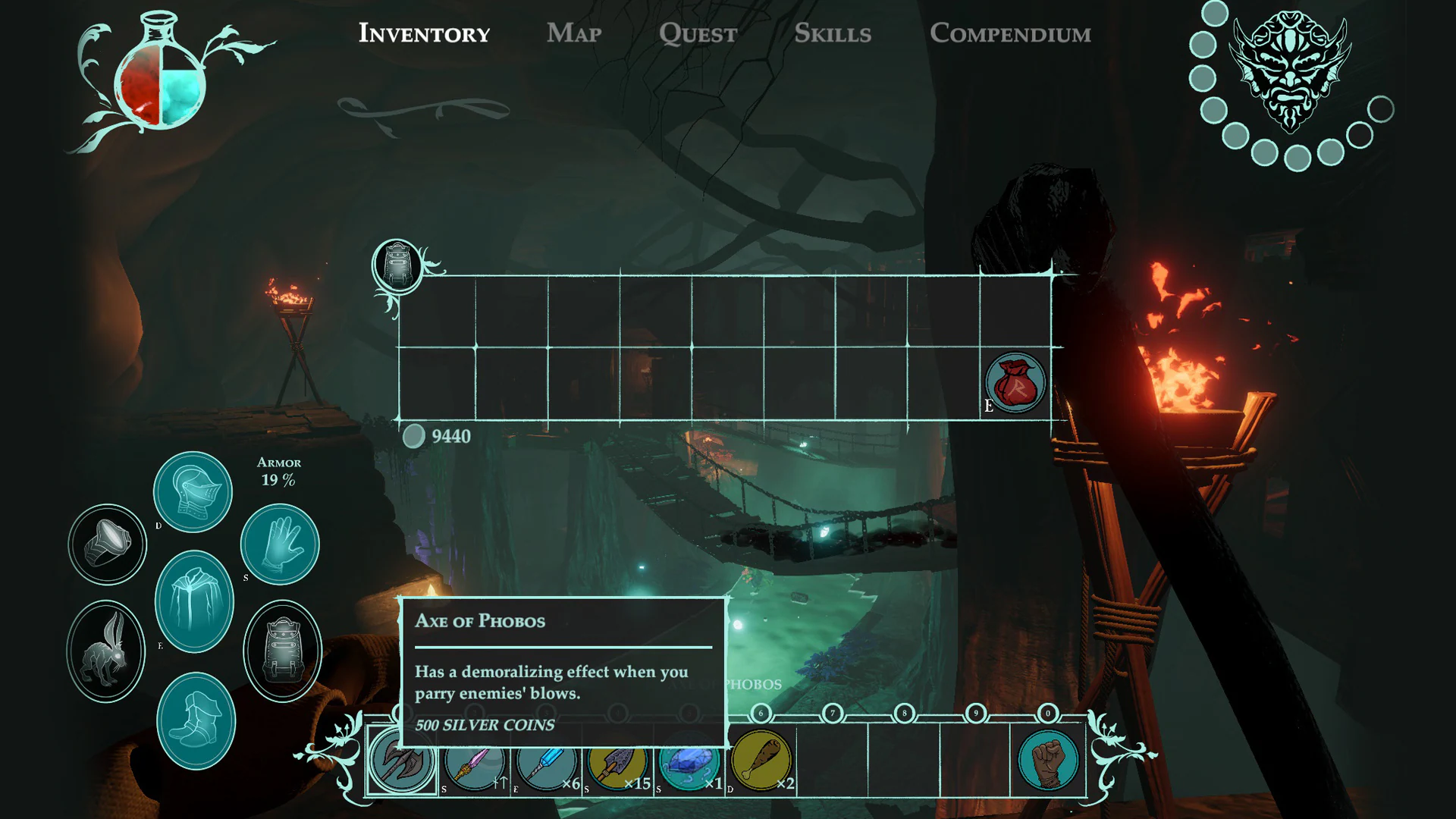The width and height of the screenshot is (1456, 819).
Task: Open the Quest tab
Action: (x=698, y=33)
